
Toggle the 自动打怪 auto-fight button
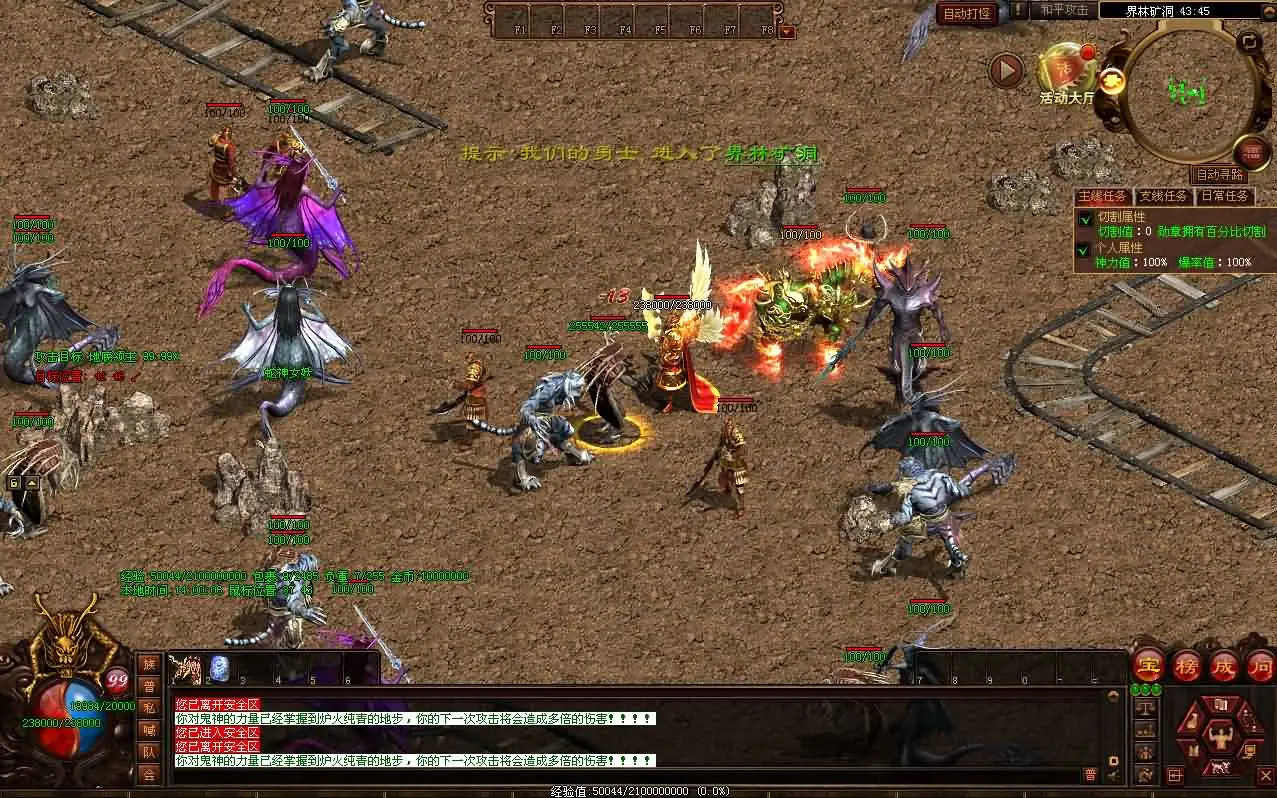(967, 13)
